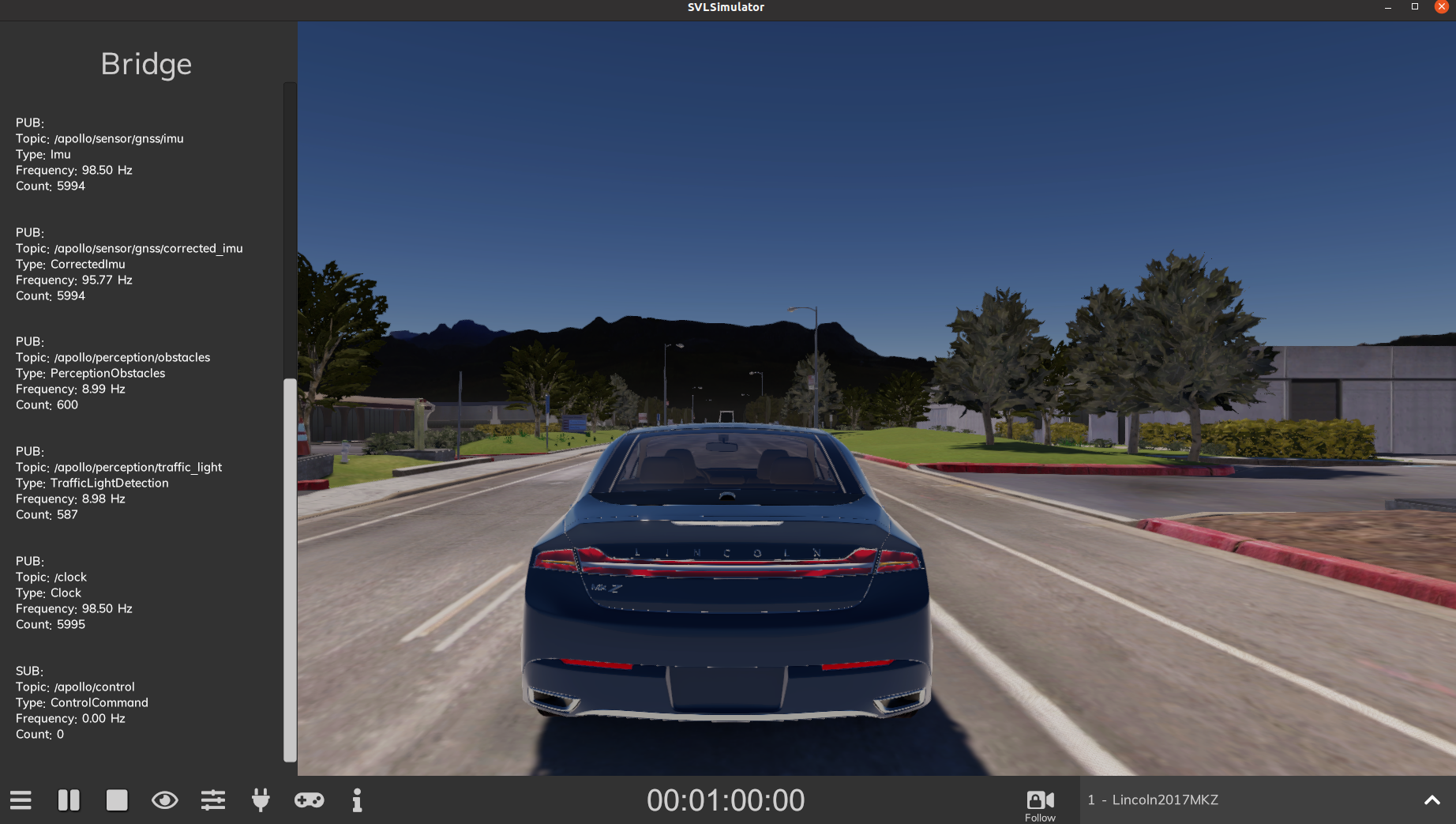Open the environment settings controls
Image resolution: width=1456 pixels, height=824 pixels.
[x=213, y=800]
